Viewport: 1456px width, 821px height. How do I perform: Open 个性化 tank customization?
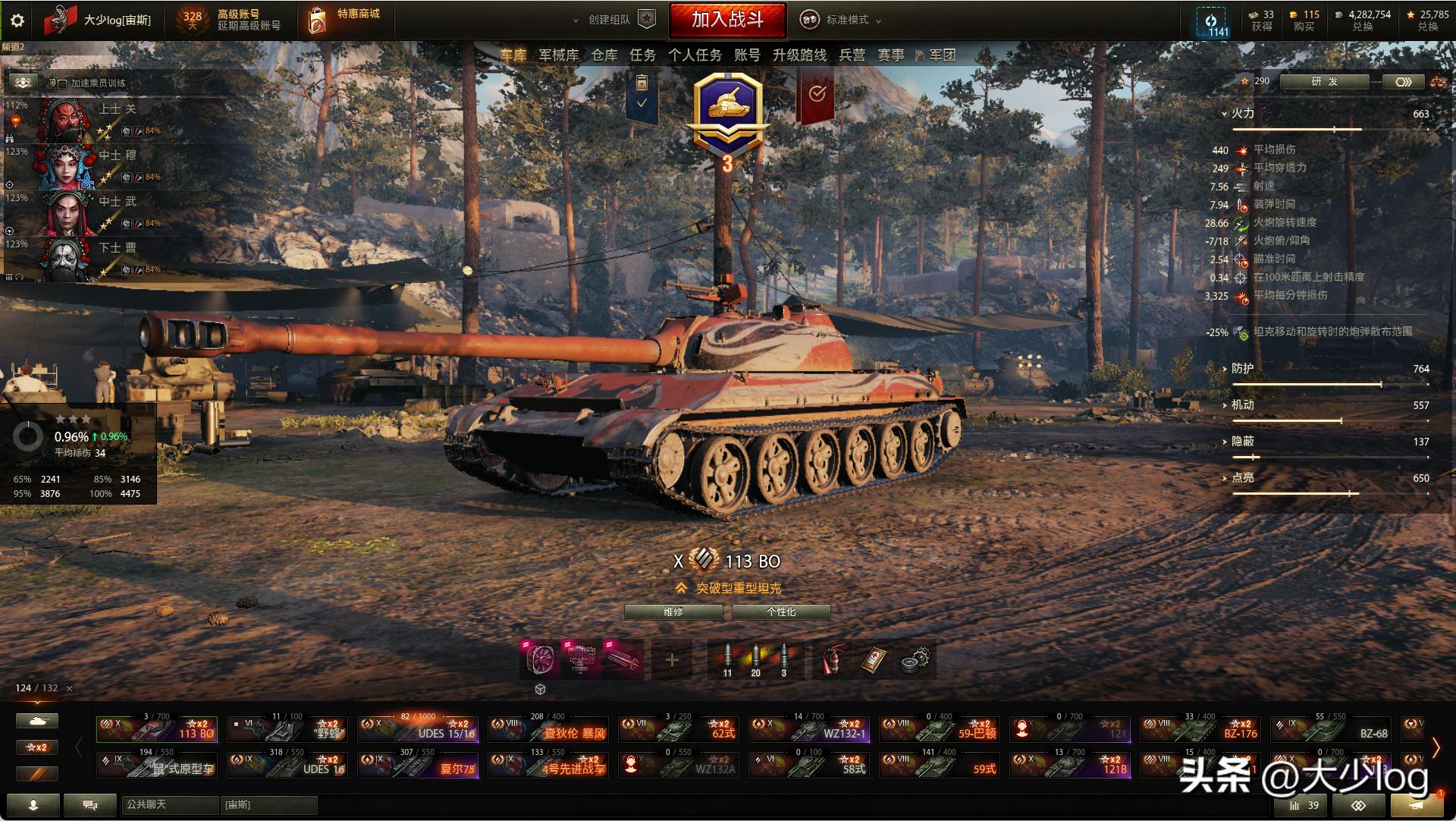click(x=781, y=612)
